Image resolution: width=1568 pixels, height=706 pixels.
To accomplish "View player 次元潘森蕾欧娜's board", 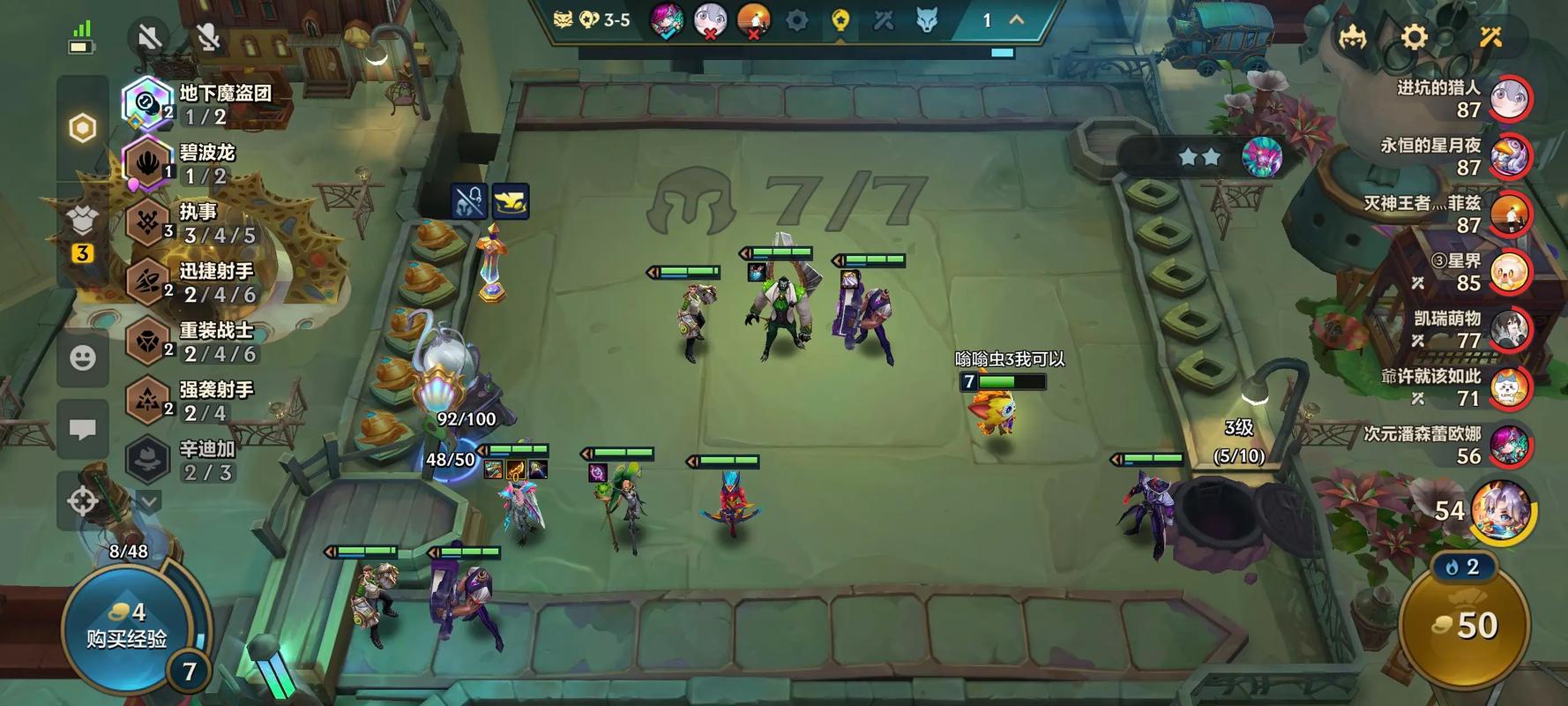I will coord(1510,445).
